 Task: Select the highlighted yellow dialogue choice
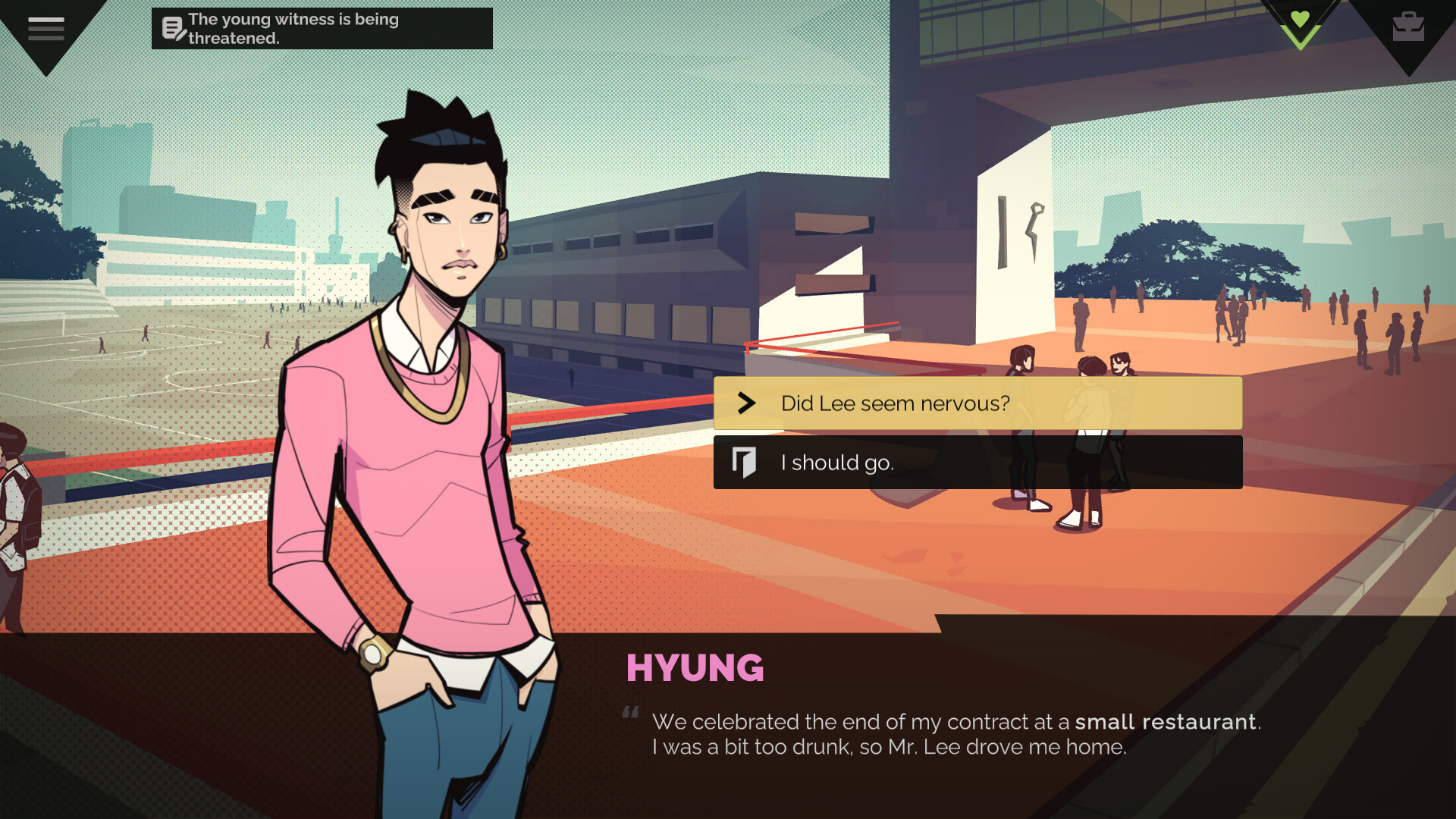[x=978, y=403]
